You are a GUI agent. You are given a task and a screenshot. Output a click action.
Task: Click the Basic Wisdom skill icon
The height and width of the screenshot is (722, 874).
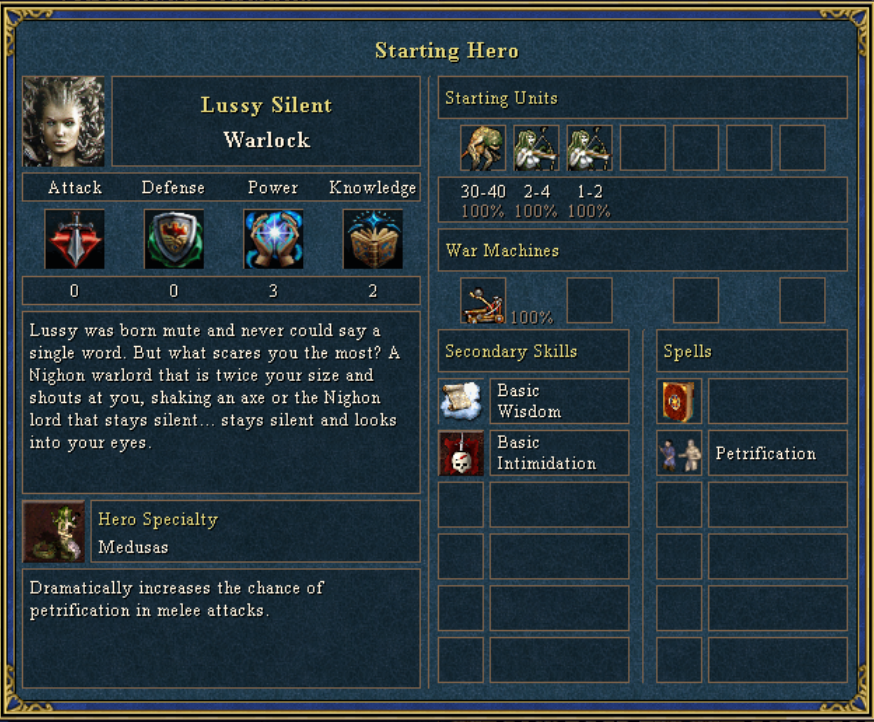[x=461, y=401]
